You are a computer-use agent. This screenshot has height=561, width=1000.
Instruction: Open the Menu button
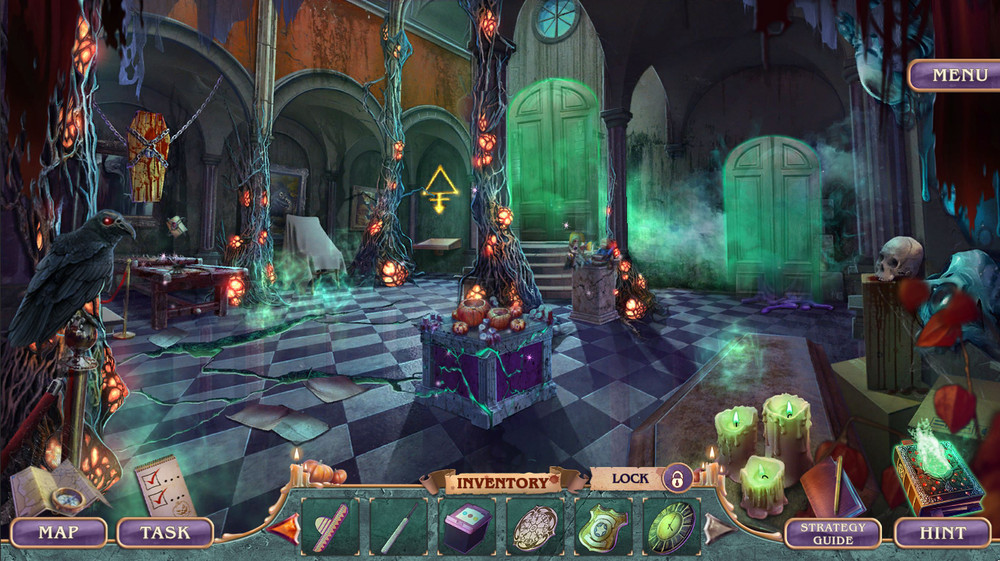click(952, 75)
